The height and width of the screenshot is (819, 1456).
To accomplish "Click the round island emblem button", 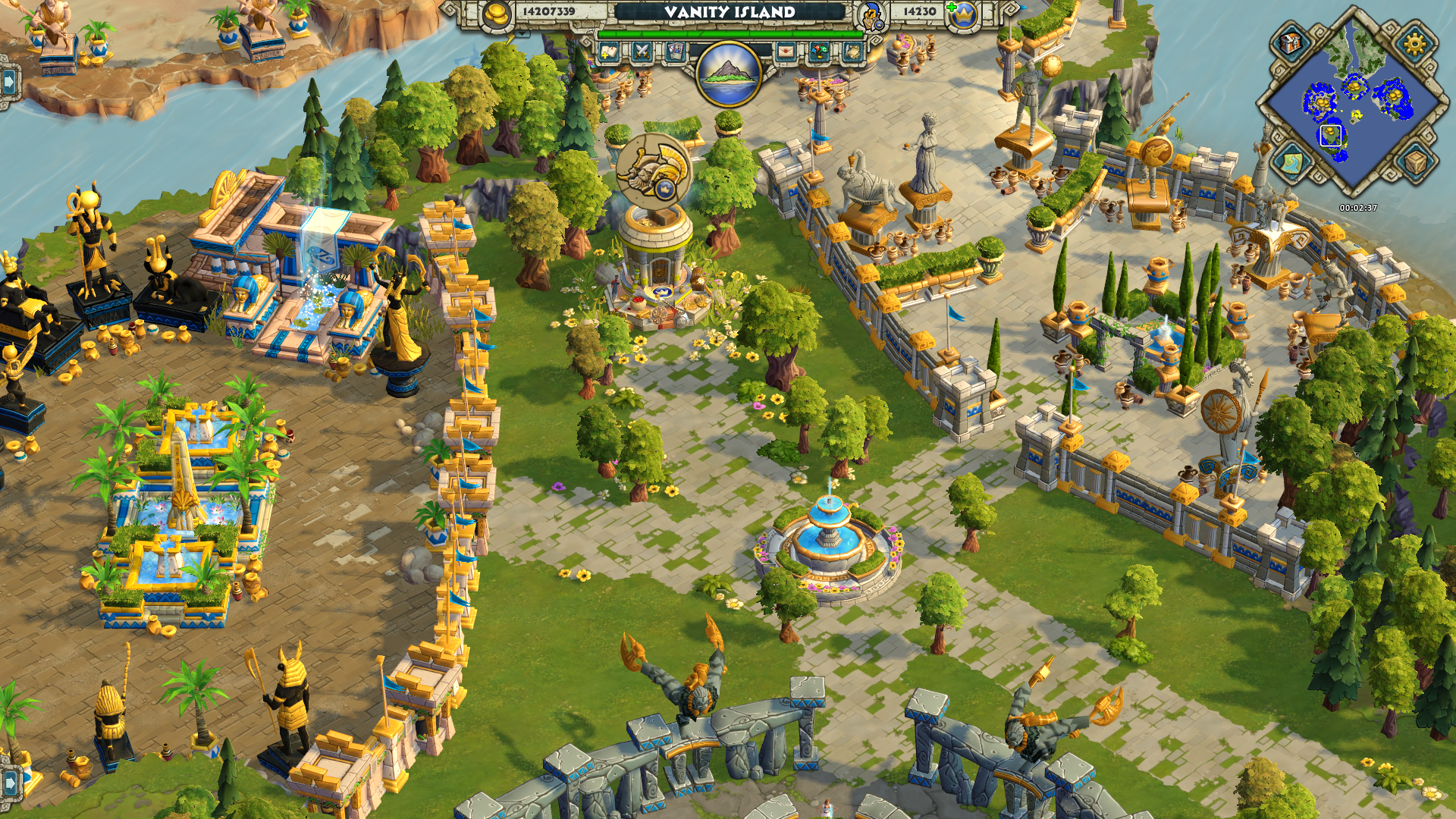I will (x=729, y=74).
